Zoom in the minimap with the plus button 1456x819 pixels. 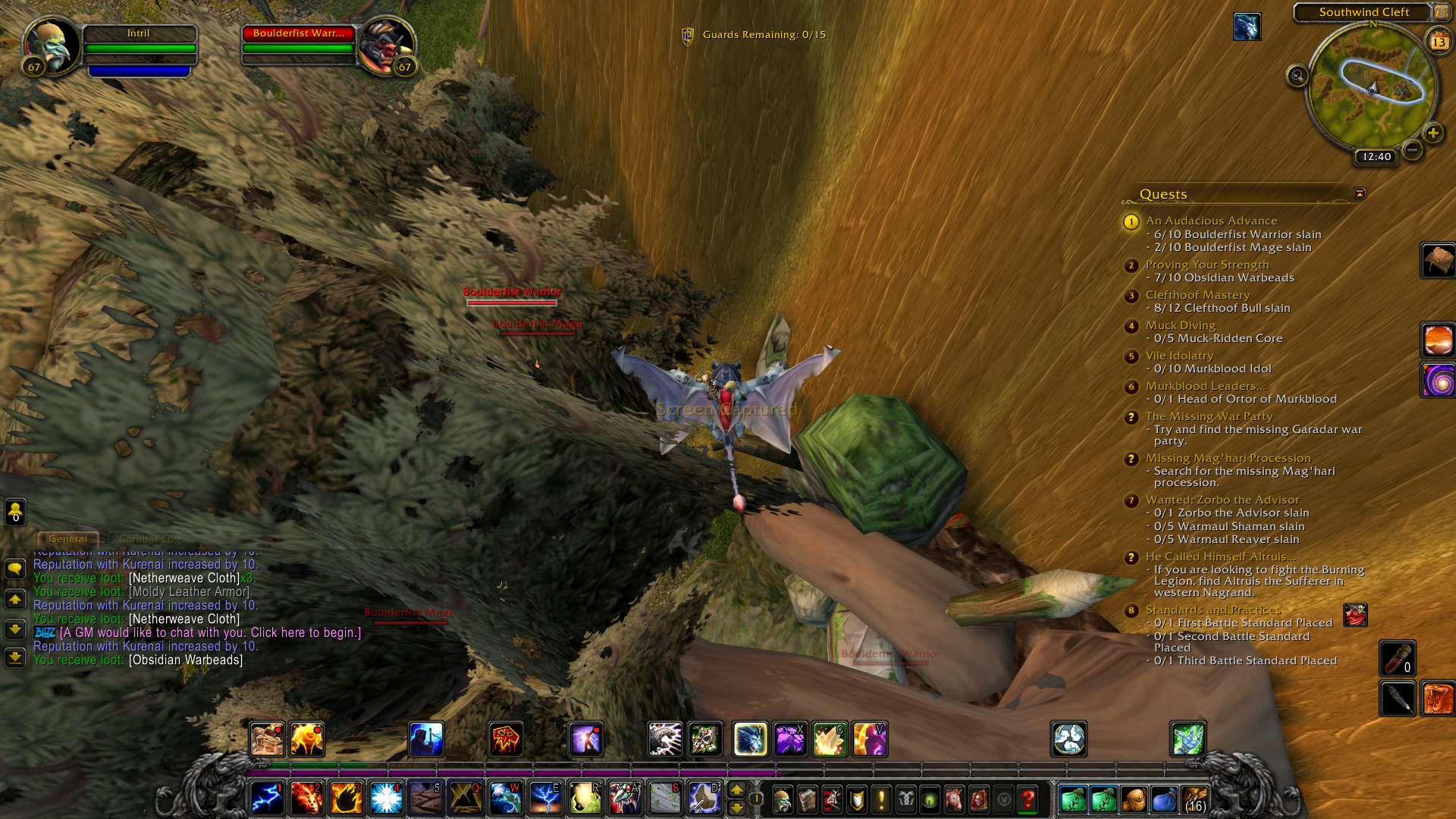tap(1432, 133)
